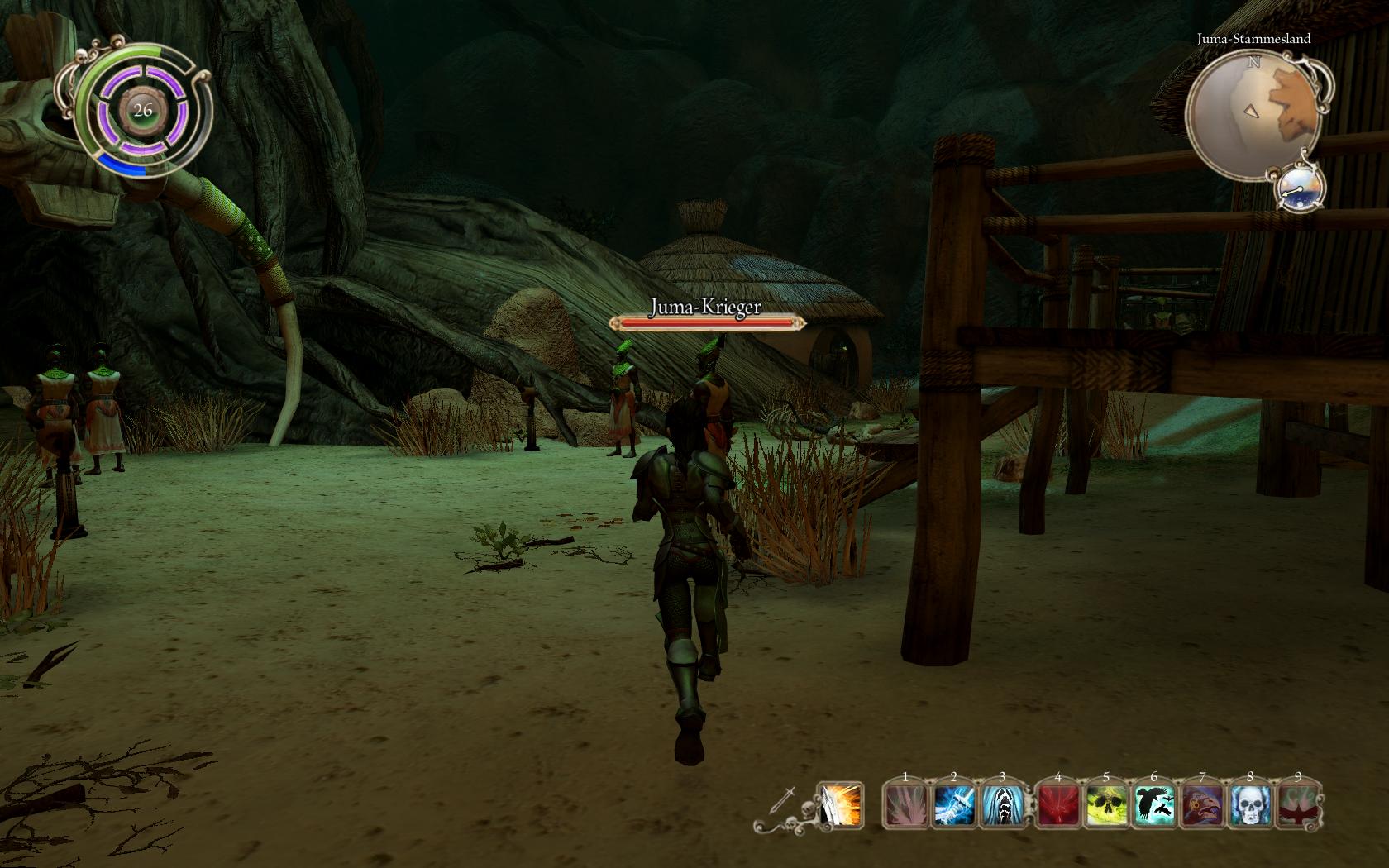The image size is (1389, 868).
Task: Cast the yellow poison skull spell in slot 5
Action: 1107,806
